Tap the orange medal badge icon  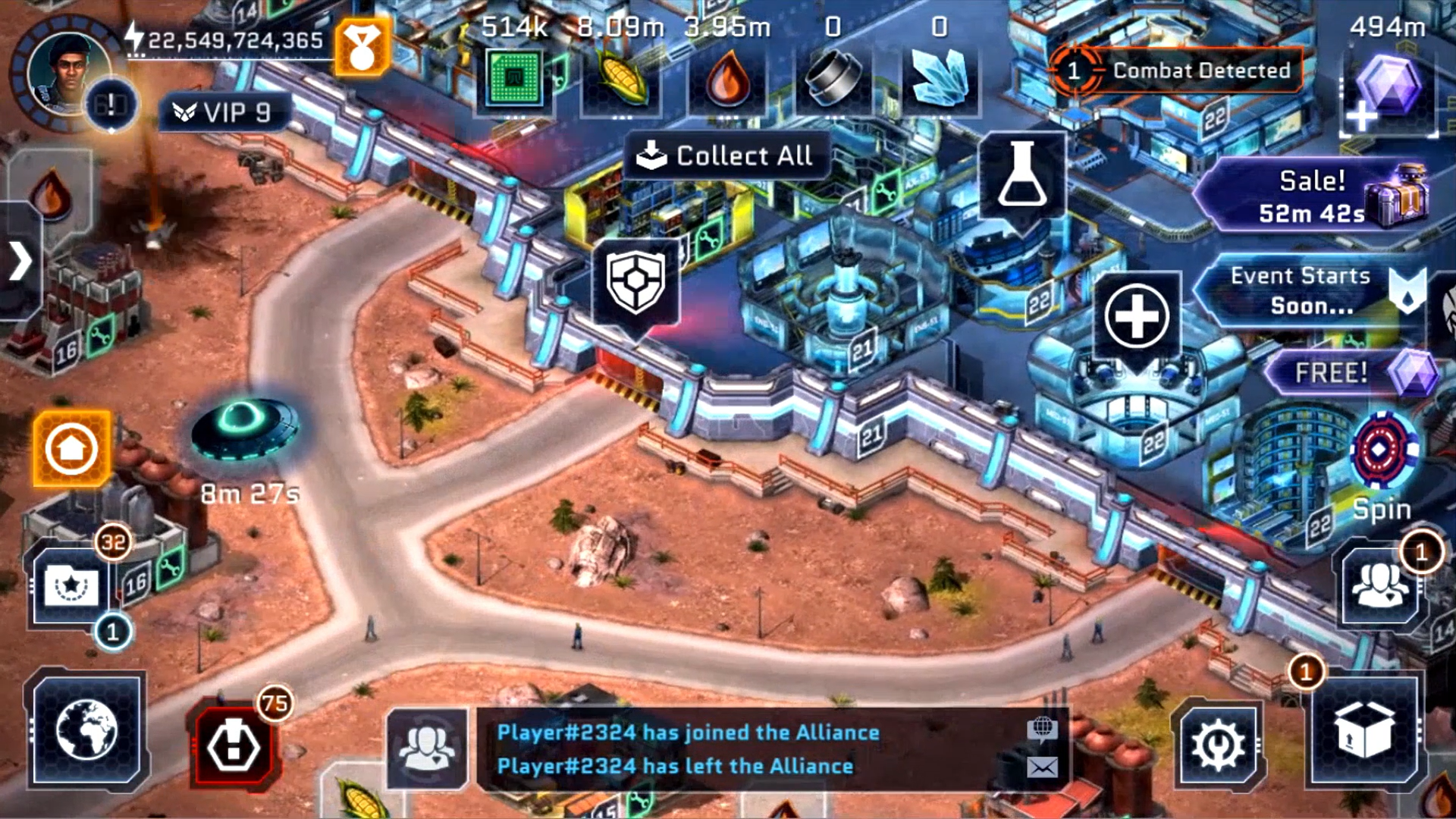[x=362, y=47]
